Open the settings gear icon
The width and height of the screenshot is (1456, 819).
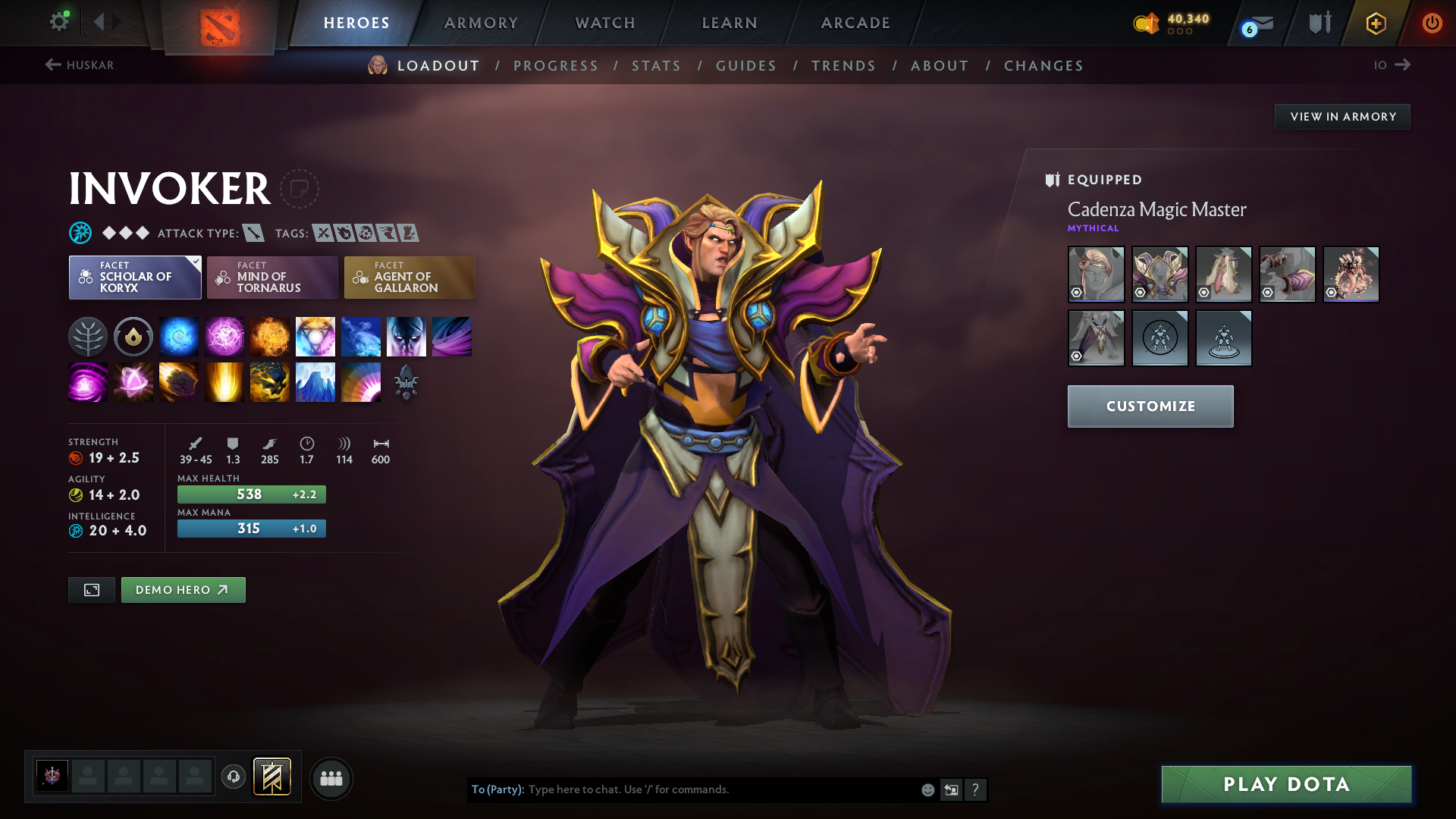click(58, 21)
